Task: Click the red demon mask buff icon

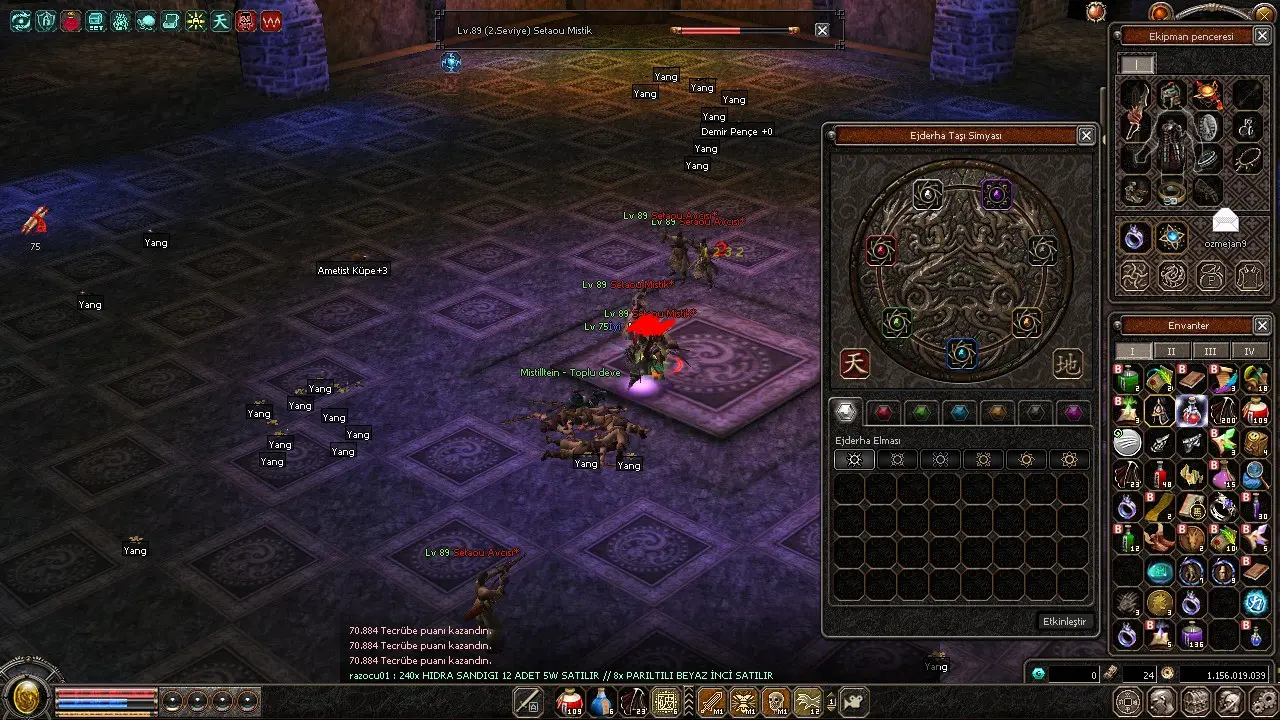Action: click(x=246, y=20)
